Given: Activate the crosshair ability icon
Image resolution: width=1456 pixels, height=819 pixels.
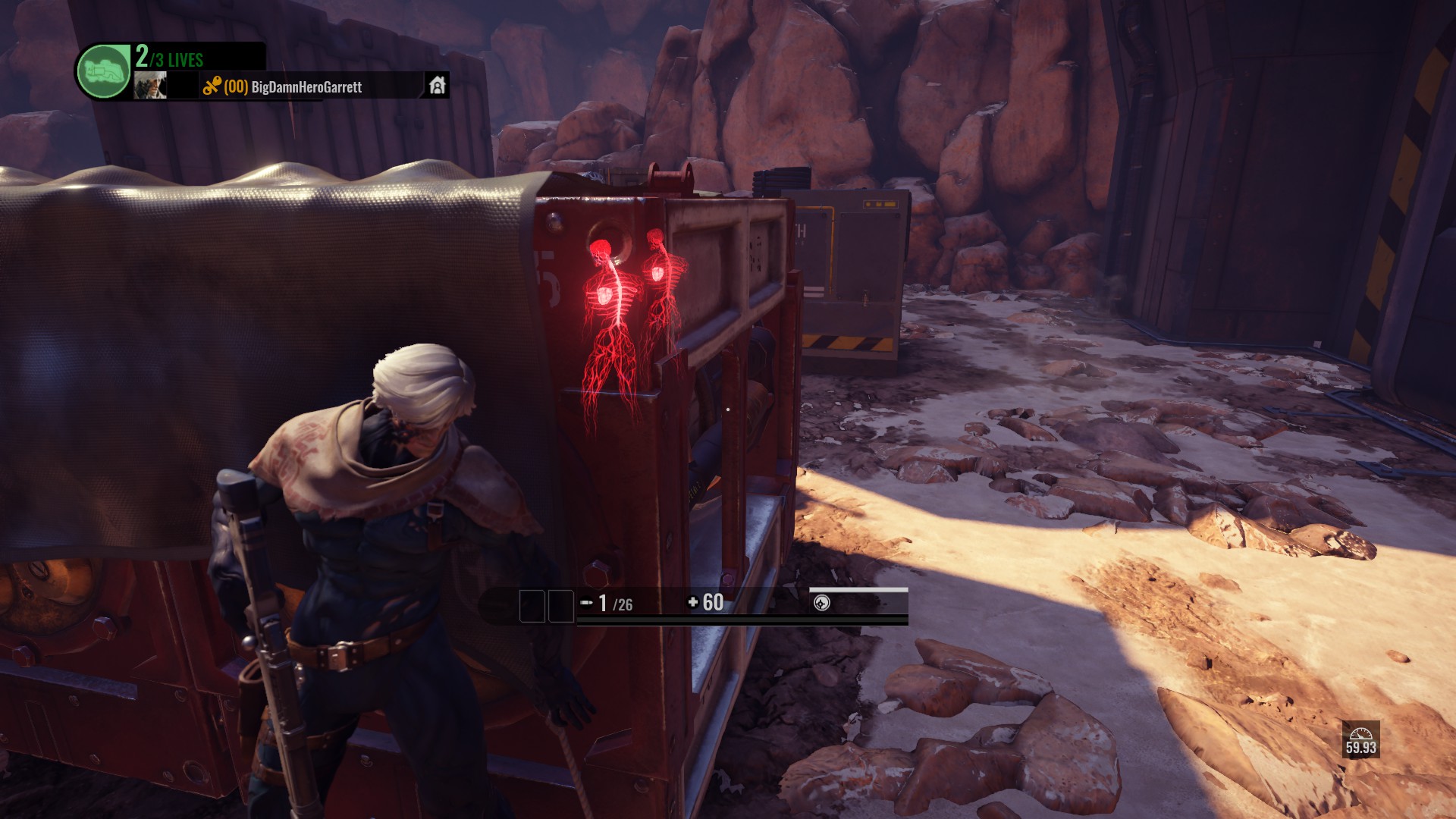Looking at the screenshot, I should click(821, 603).
